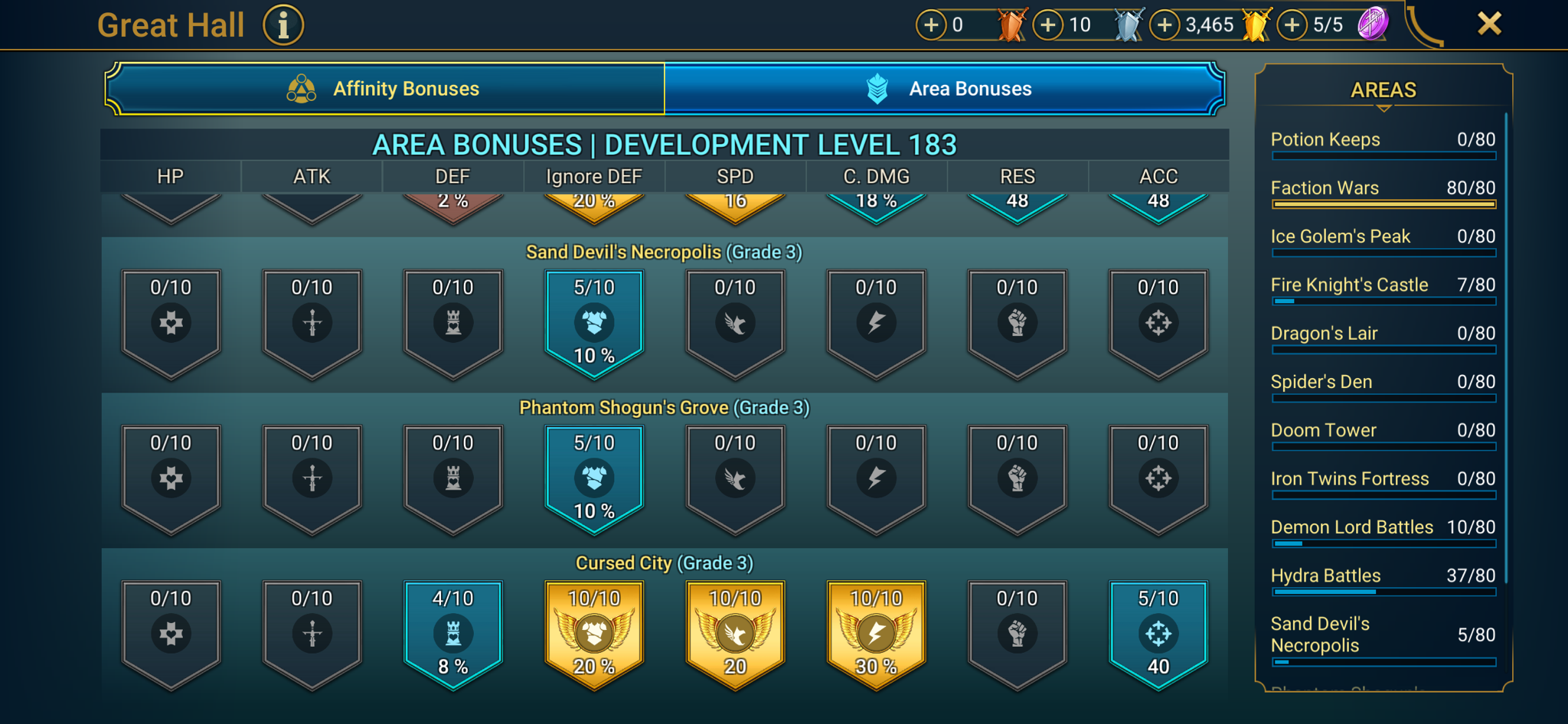Select the RES fist shield under Phantom Shogun's Grove
This screenshot has height=724, width=1568.
click(x=1017, y=476)
